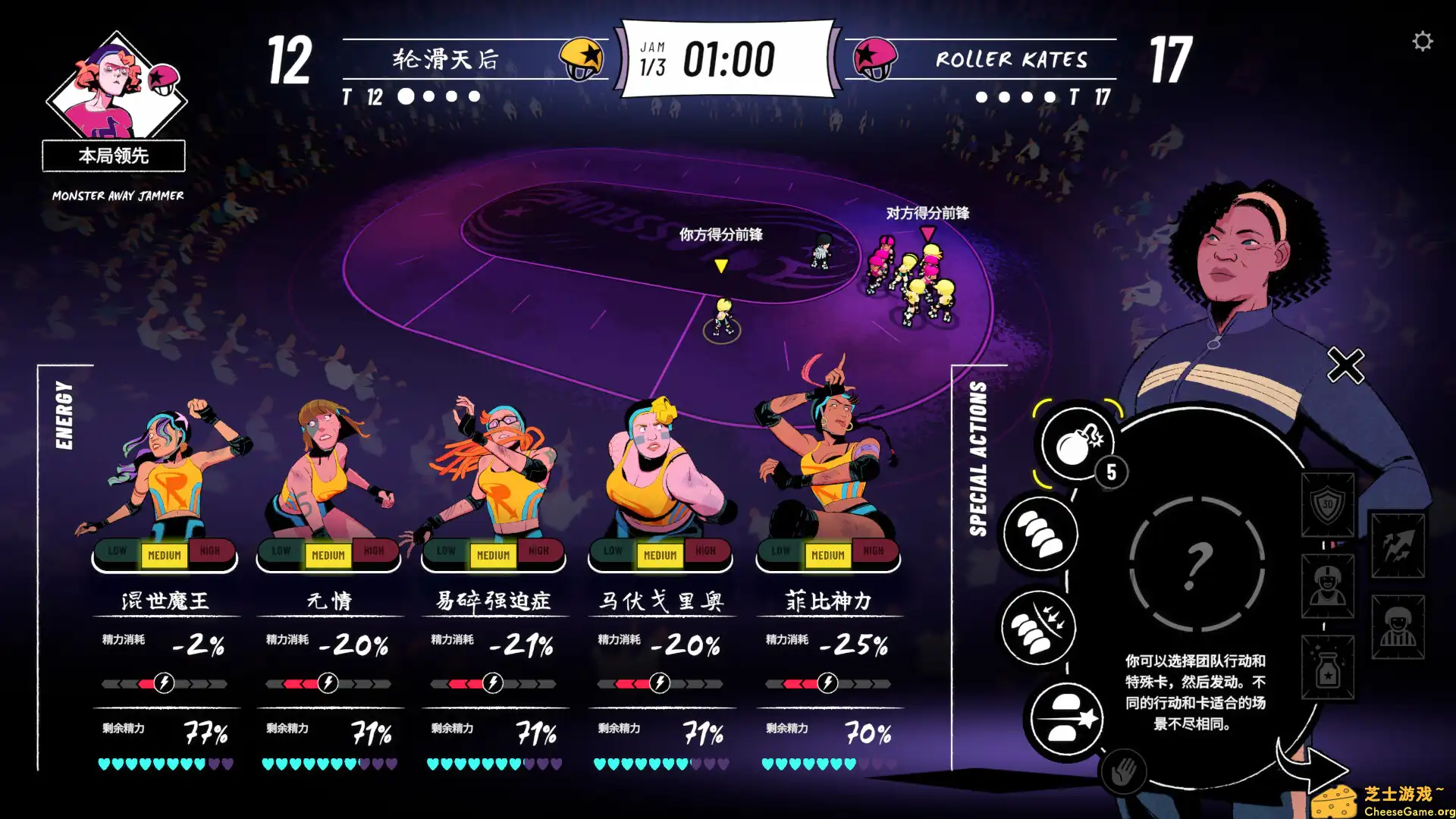Pick the wall with arrows action
1456x819 pixels.
tap(1038, 628)
